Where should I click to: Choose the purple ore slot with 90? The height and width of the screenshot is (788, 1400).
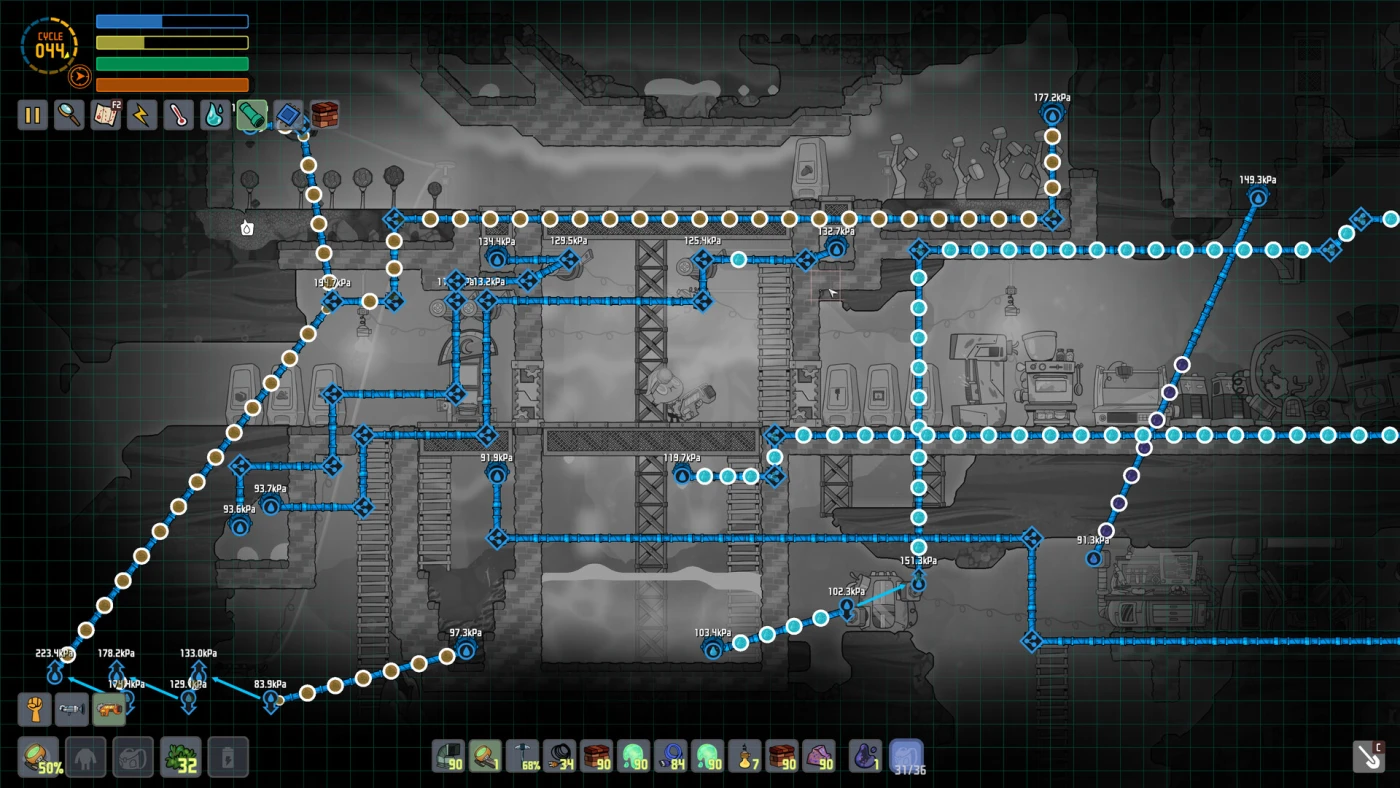click(819, 756)
